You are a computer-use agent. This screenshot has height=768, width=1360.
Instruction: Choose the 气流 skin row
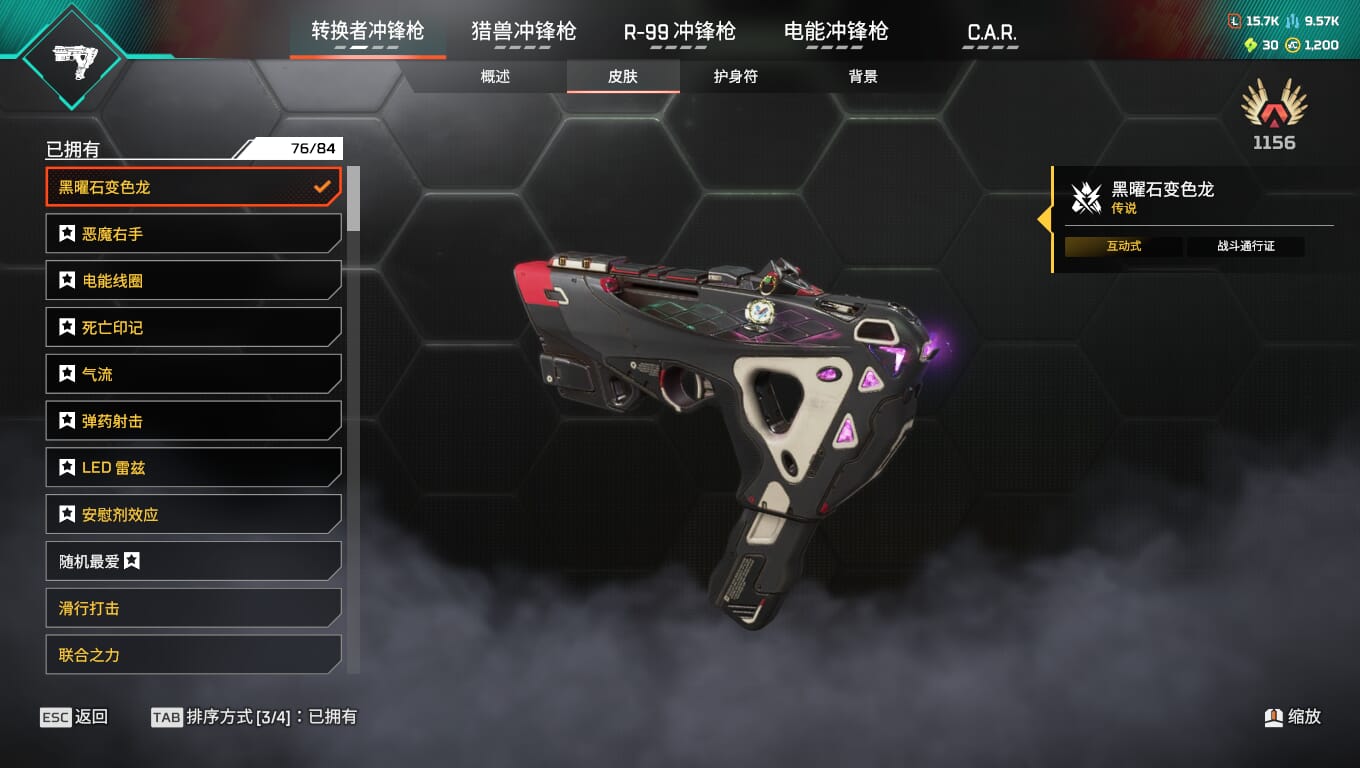click(x=193, y=374)
